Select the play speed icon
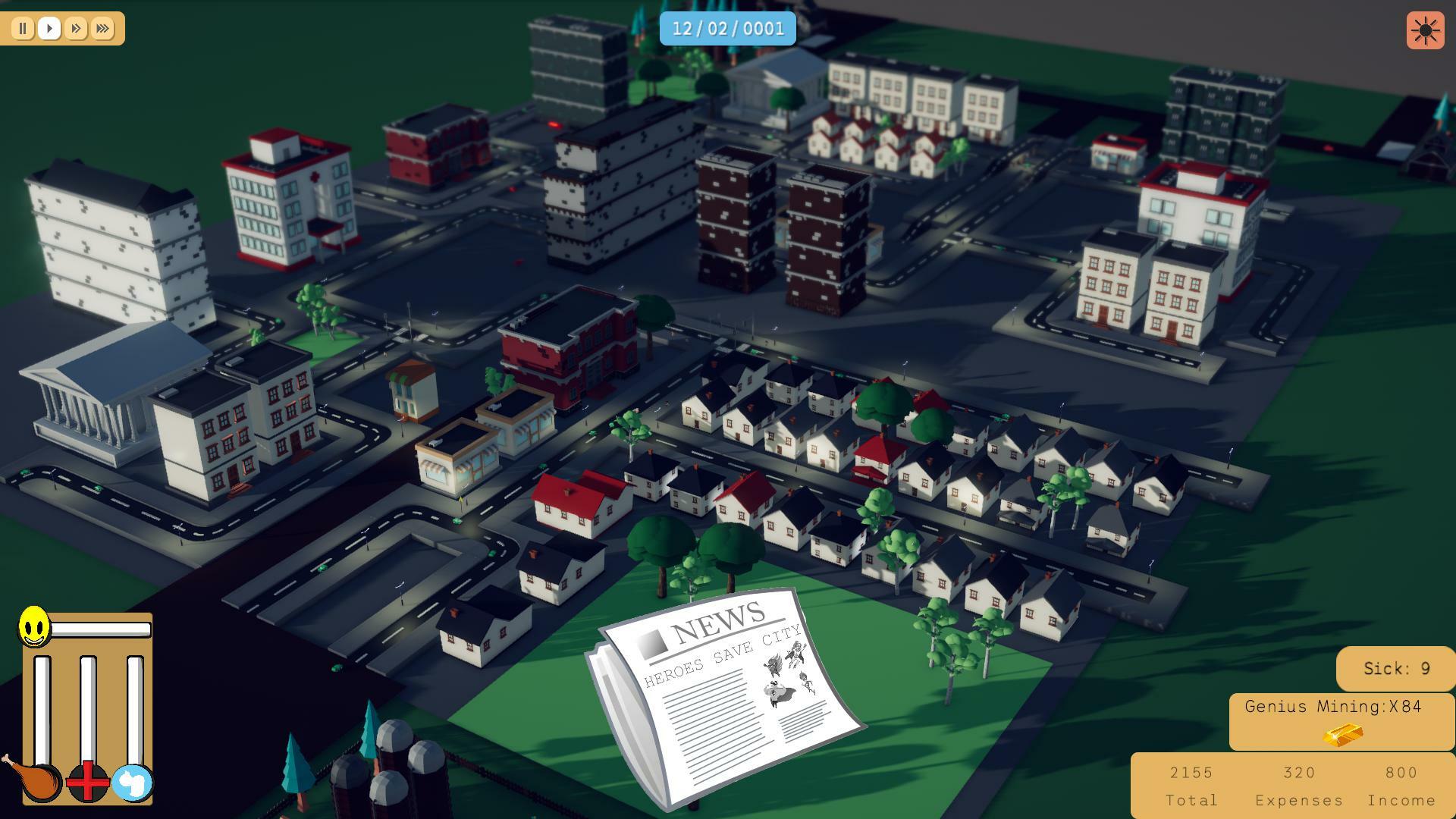The height and width of the screenshot is (819, 1456). pyautogui.click(x=49, y=29)
